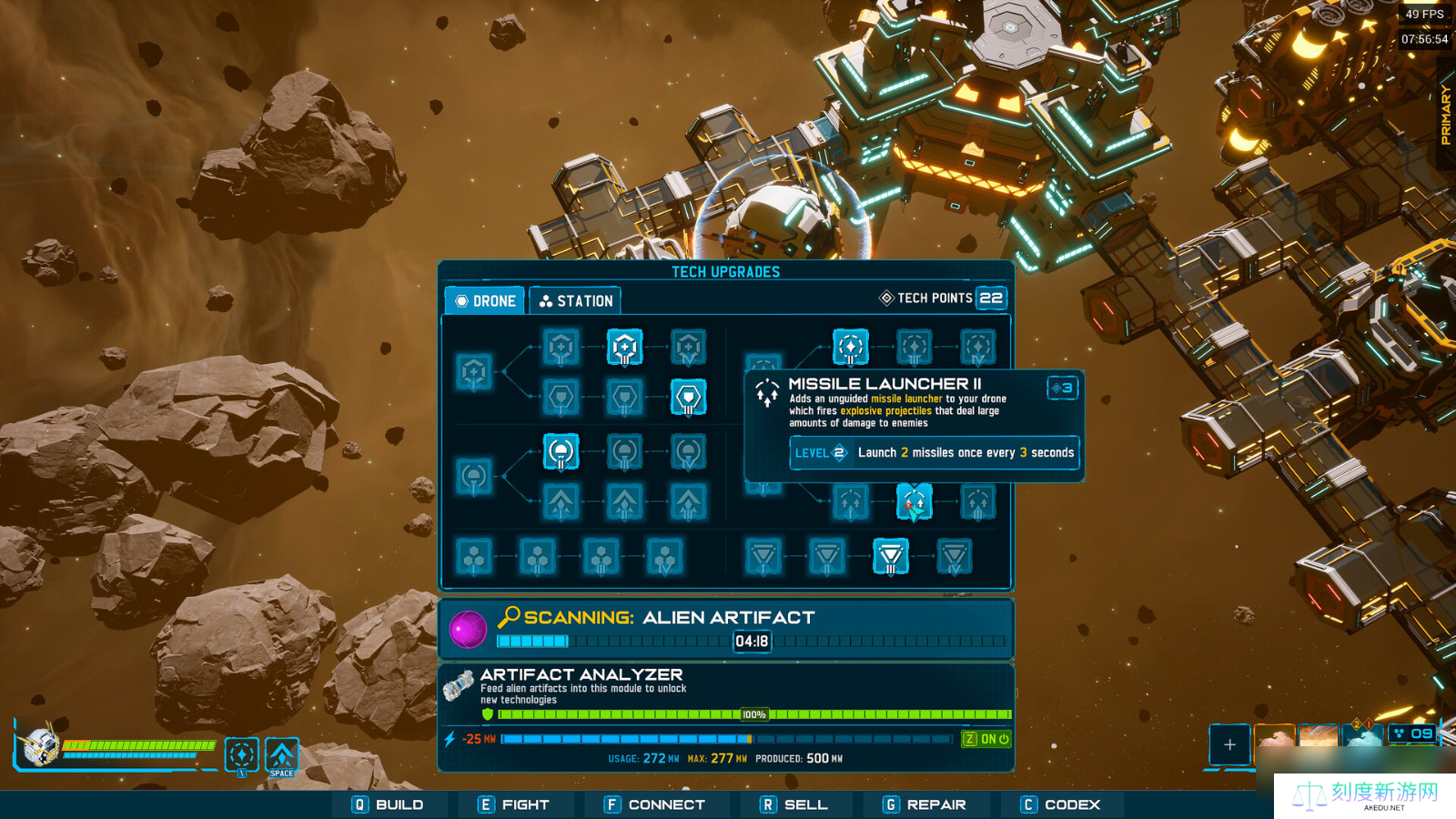Screen dimensions: 1456x819
Task: Click the highlighted drone swarm triangle upgrade
Action: tap(890, 557)
